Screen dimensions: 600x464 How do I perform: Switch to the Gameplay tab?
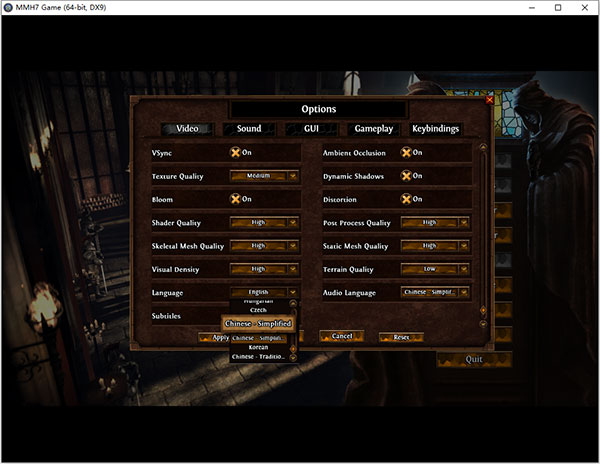pyautogui.click(x=374, y=129)
